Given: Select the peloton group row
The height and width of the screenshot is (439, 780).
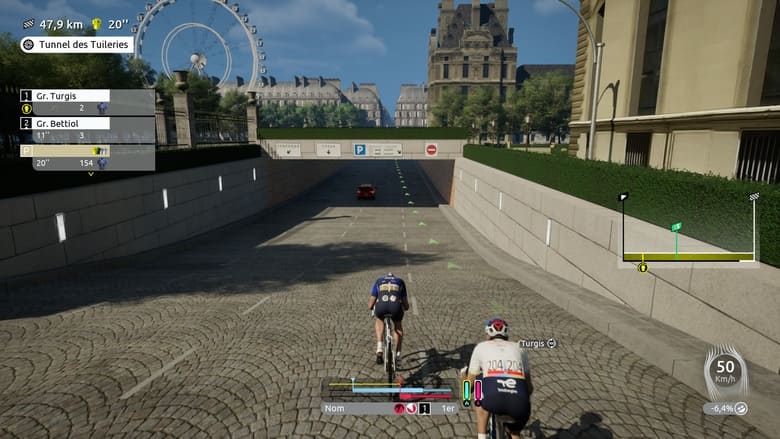Looking at the screenshot, I should click(x=65, y=150).
